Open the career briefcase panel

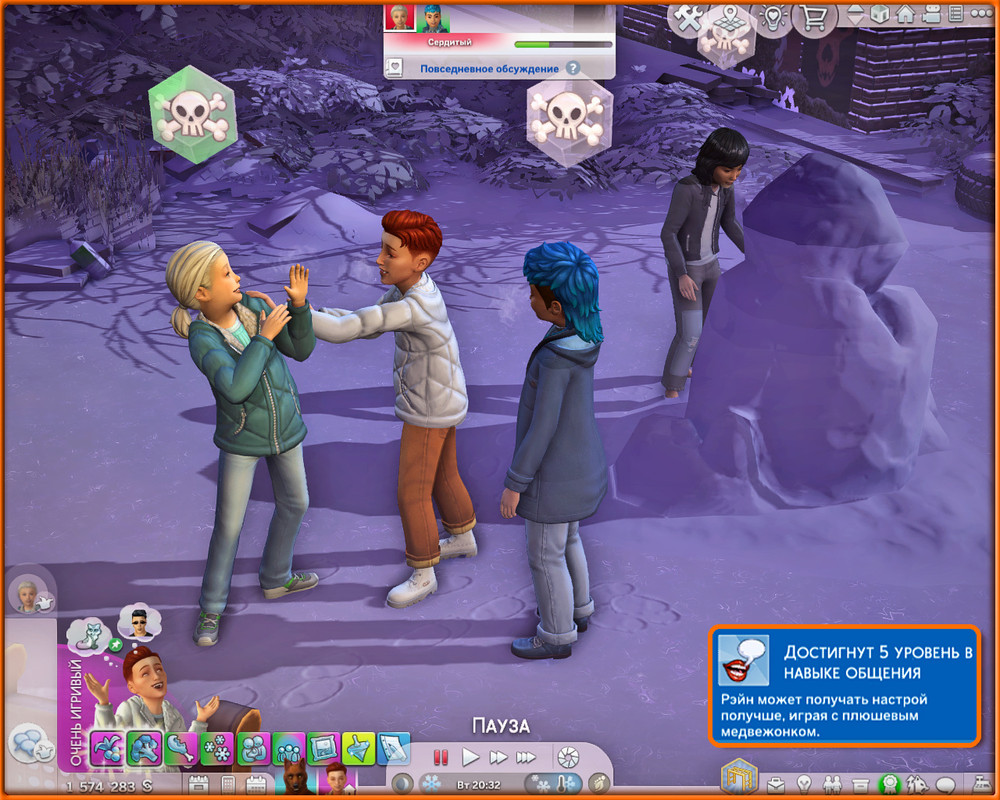point(775,783)
